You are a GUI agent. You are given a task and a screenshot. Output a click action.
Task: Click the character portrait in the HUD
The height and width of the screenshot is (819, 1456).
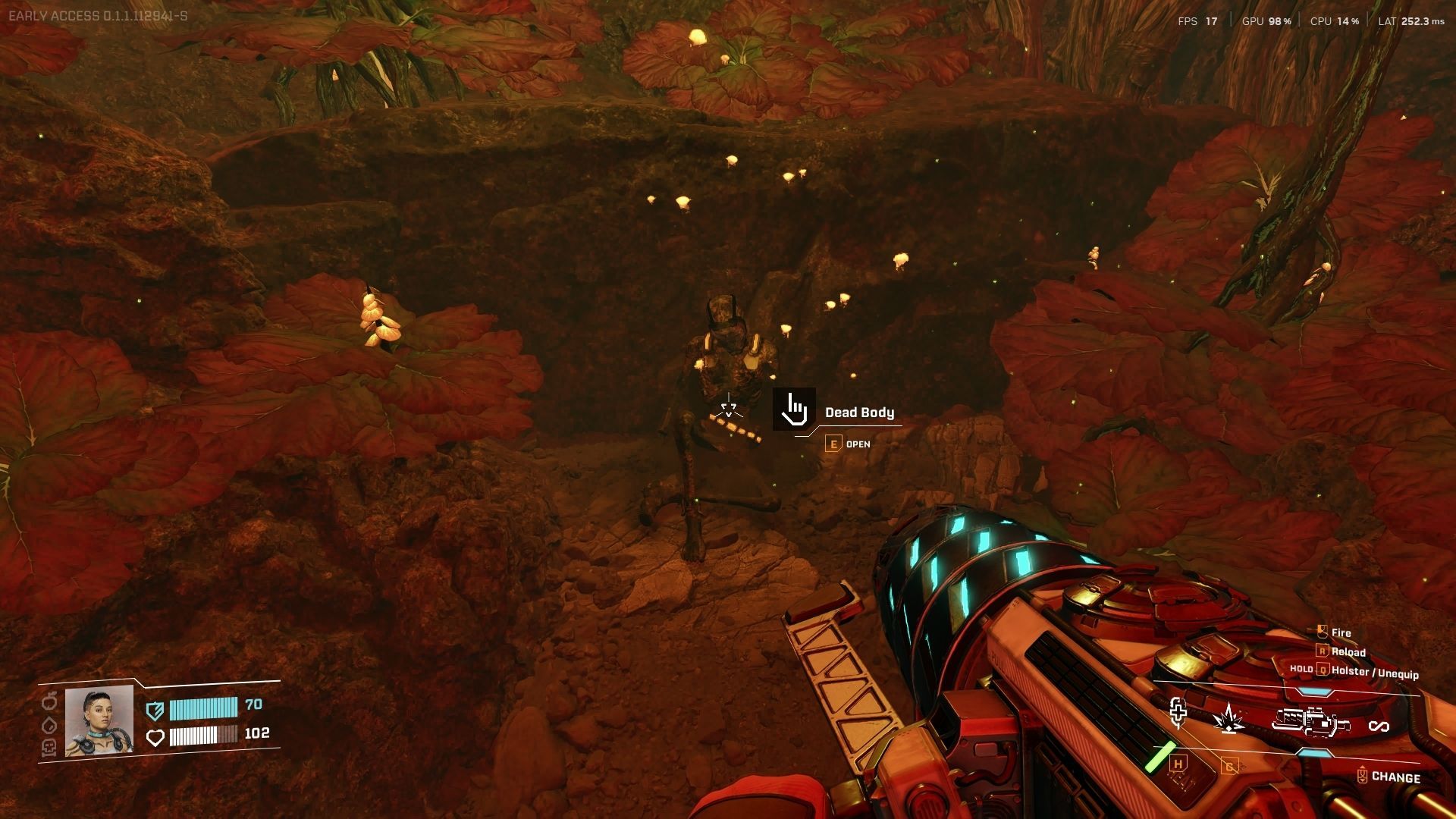[x=99, y=721]
